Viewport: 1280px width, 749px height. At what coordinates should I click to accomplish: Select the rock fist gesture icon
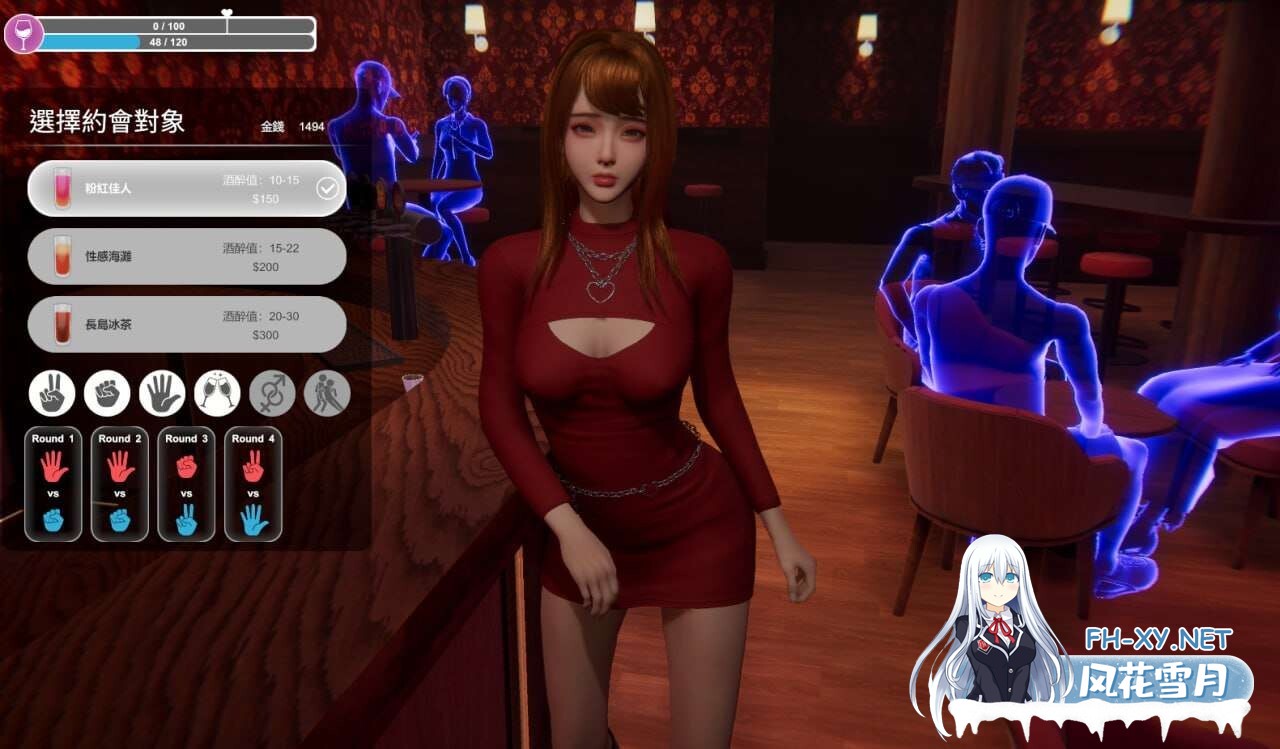tap(107, 393)
